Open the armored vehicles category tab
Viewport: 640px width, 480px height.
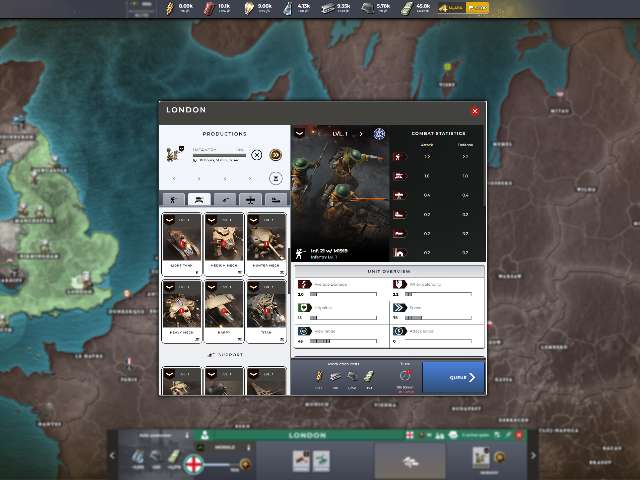199,199
